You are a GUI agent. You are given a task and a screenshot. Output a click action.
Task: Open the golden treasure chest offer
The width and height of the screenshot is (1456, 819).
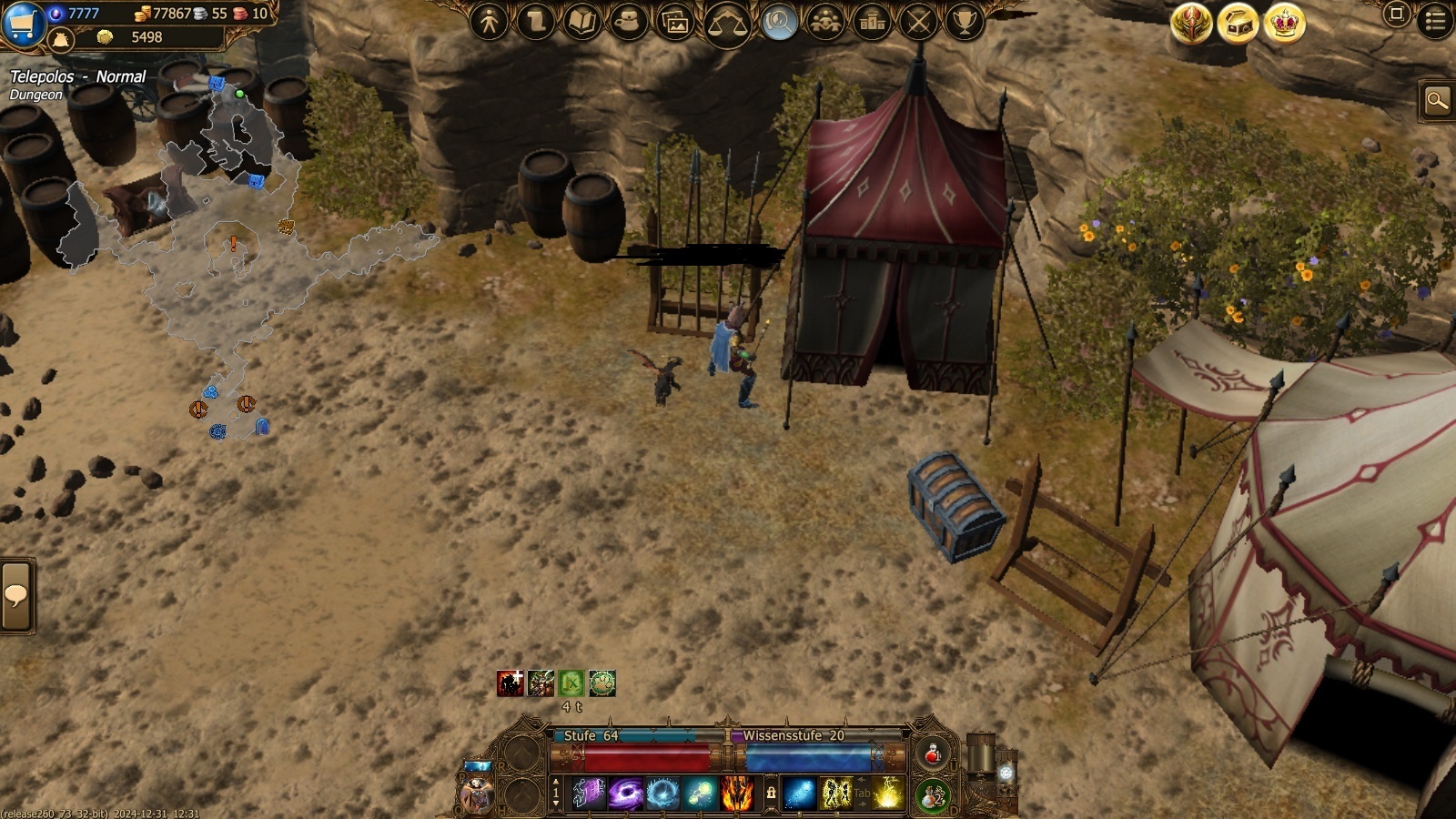pos(1239,24)
